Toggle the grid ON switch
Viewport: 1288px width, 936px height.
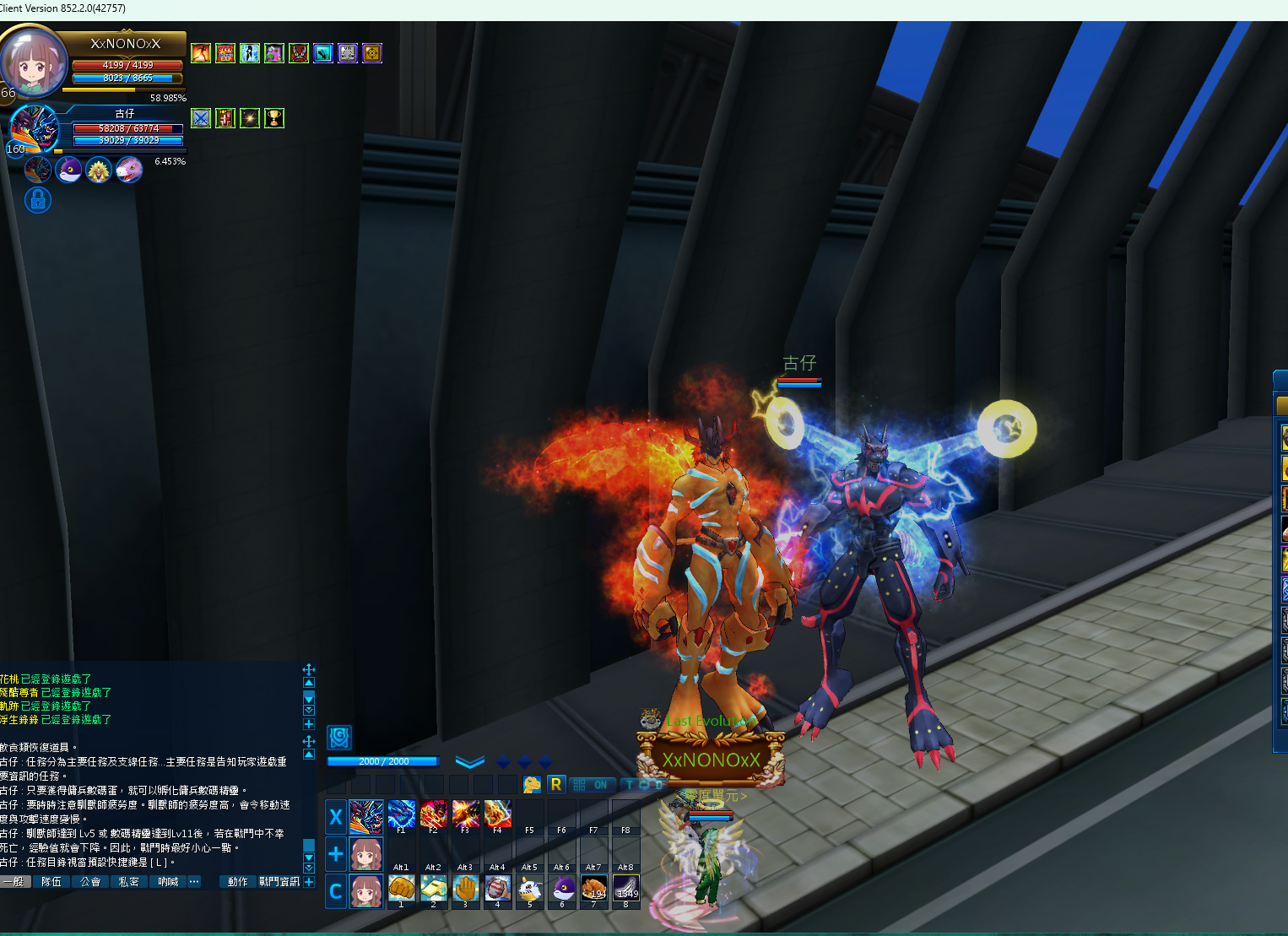pyautogui.click(x=591, y=785)
